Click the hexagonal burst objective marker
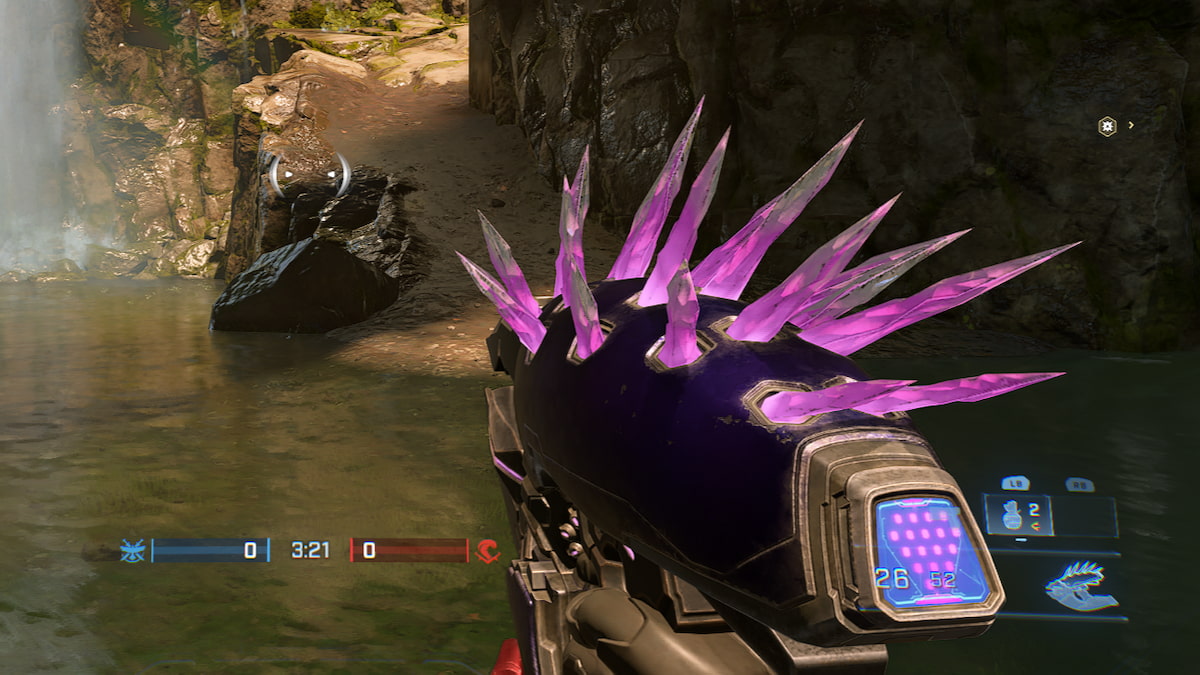 [1107, 126]
